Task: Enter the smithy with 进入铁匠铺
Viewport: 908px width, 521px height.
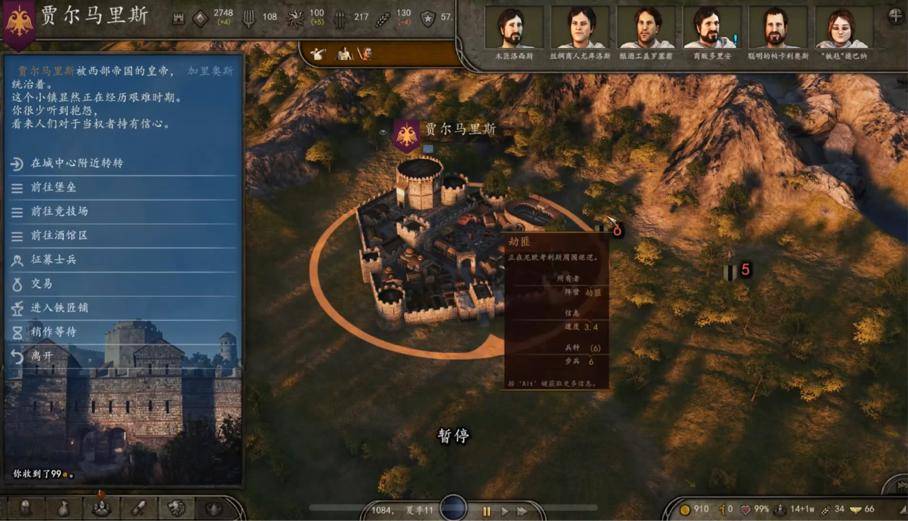Action: pos(60,307)
